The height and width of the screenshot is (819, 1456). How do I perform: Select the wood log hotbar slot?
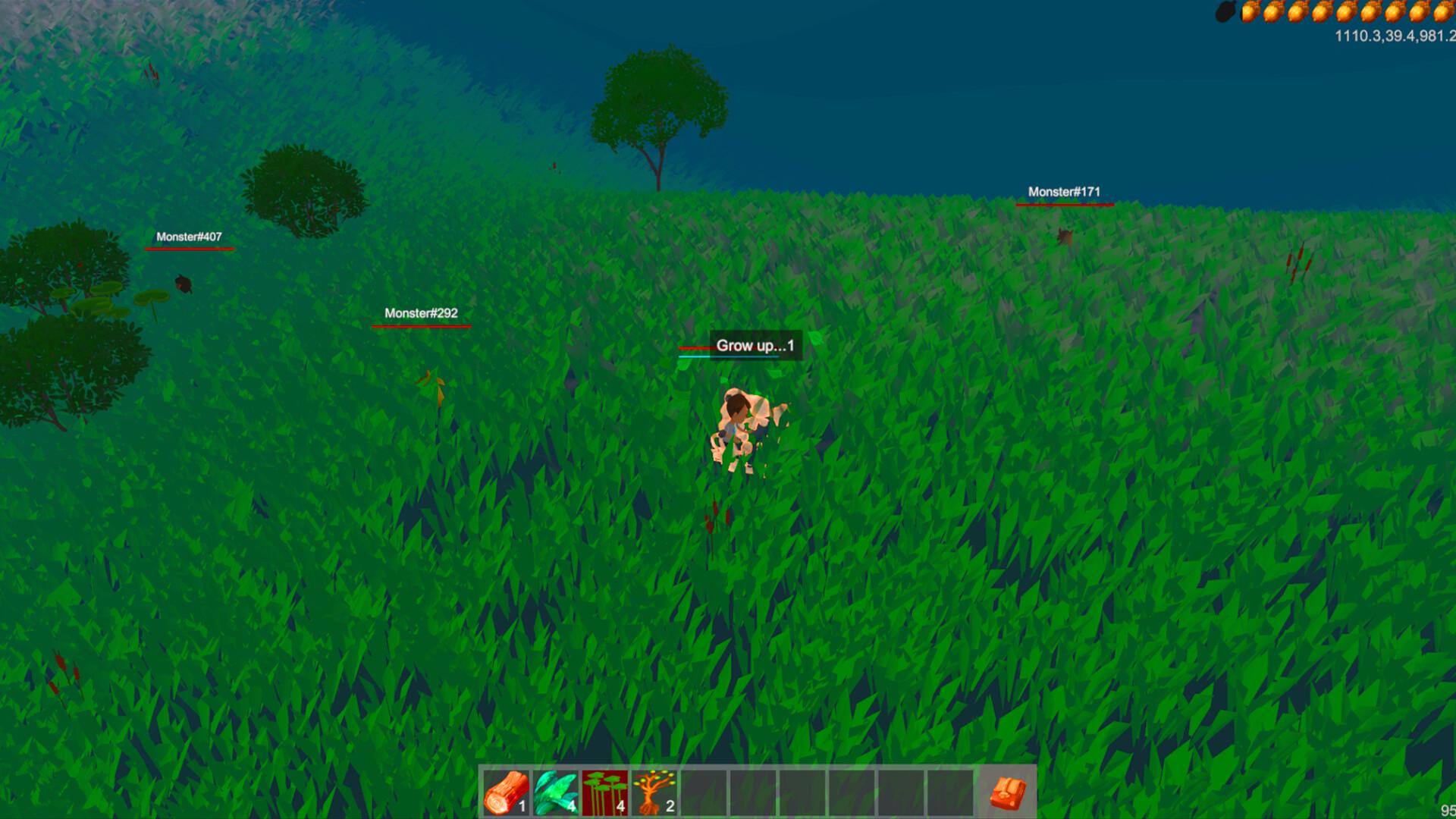[x=507, y=792]
